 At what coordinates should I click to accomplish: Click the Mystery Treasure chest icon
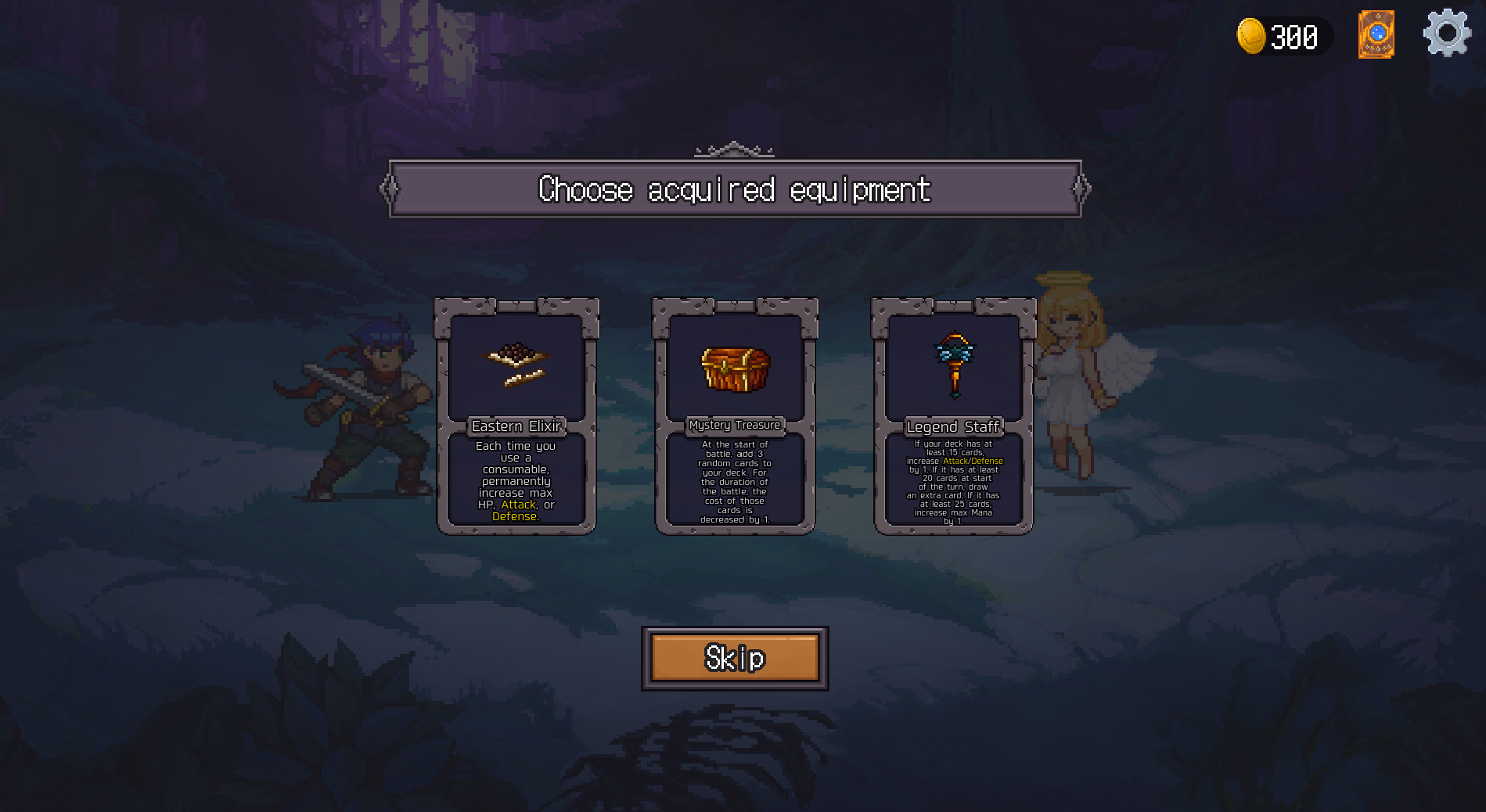(734, 369)
